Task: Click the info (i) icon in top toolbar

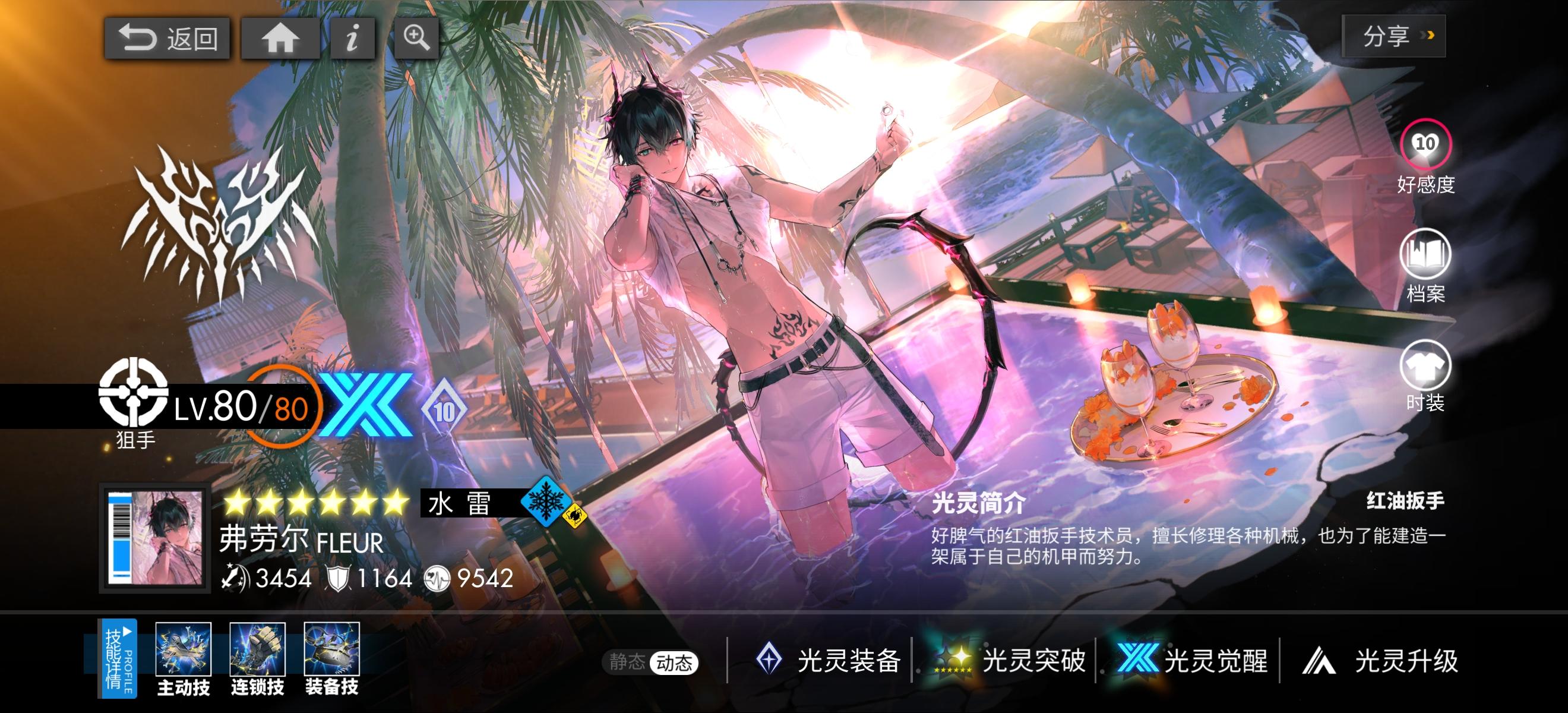Action: coord(352,38)
